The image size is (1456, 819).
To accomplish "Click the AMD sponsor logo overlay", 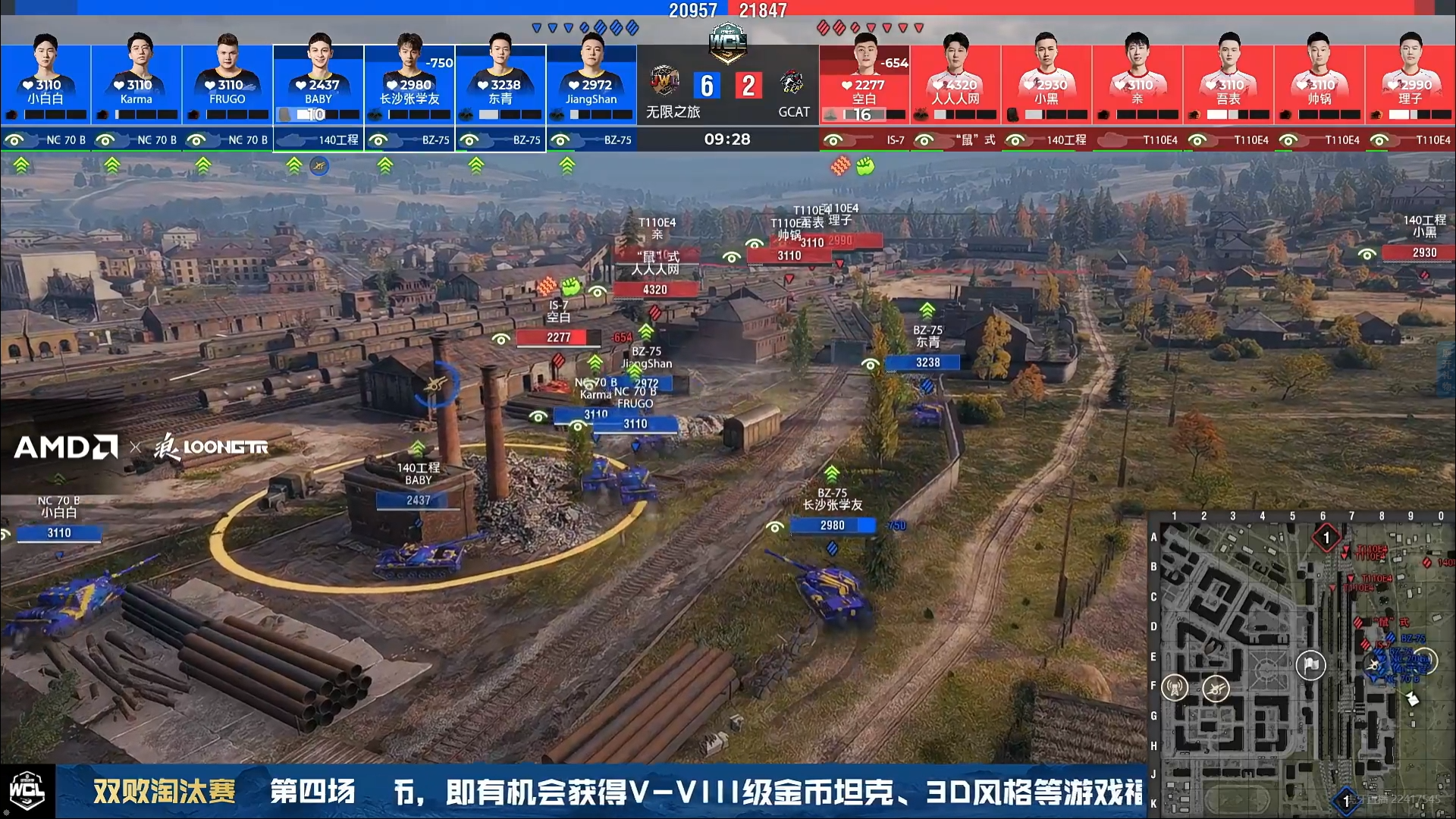I will 66,447.
